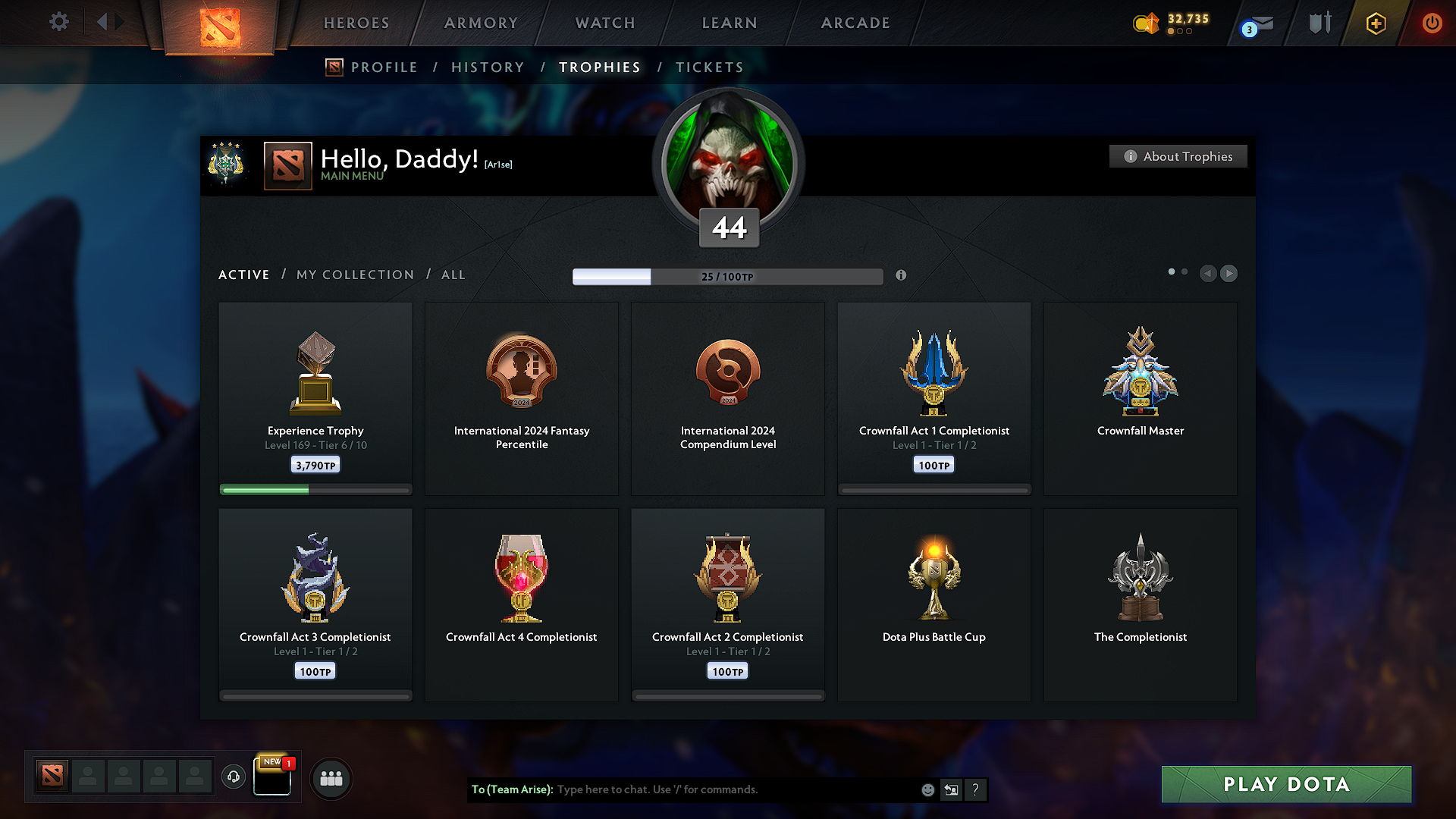
Task: Click the trophy points info icon
Action: [x=902, y=276]
